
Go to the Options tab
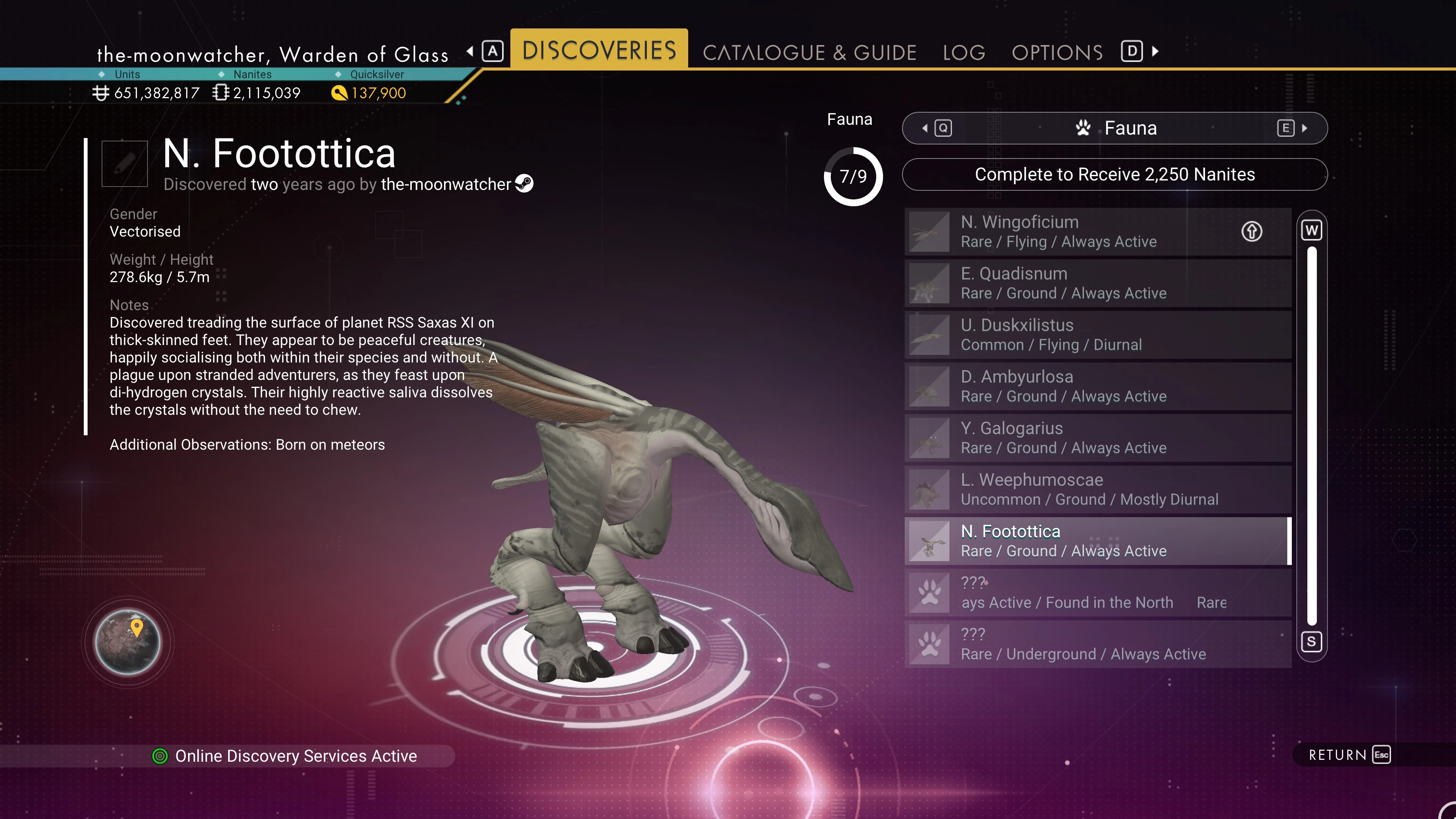1057,53
